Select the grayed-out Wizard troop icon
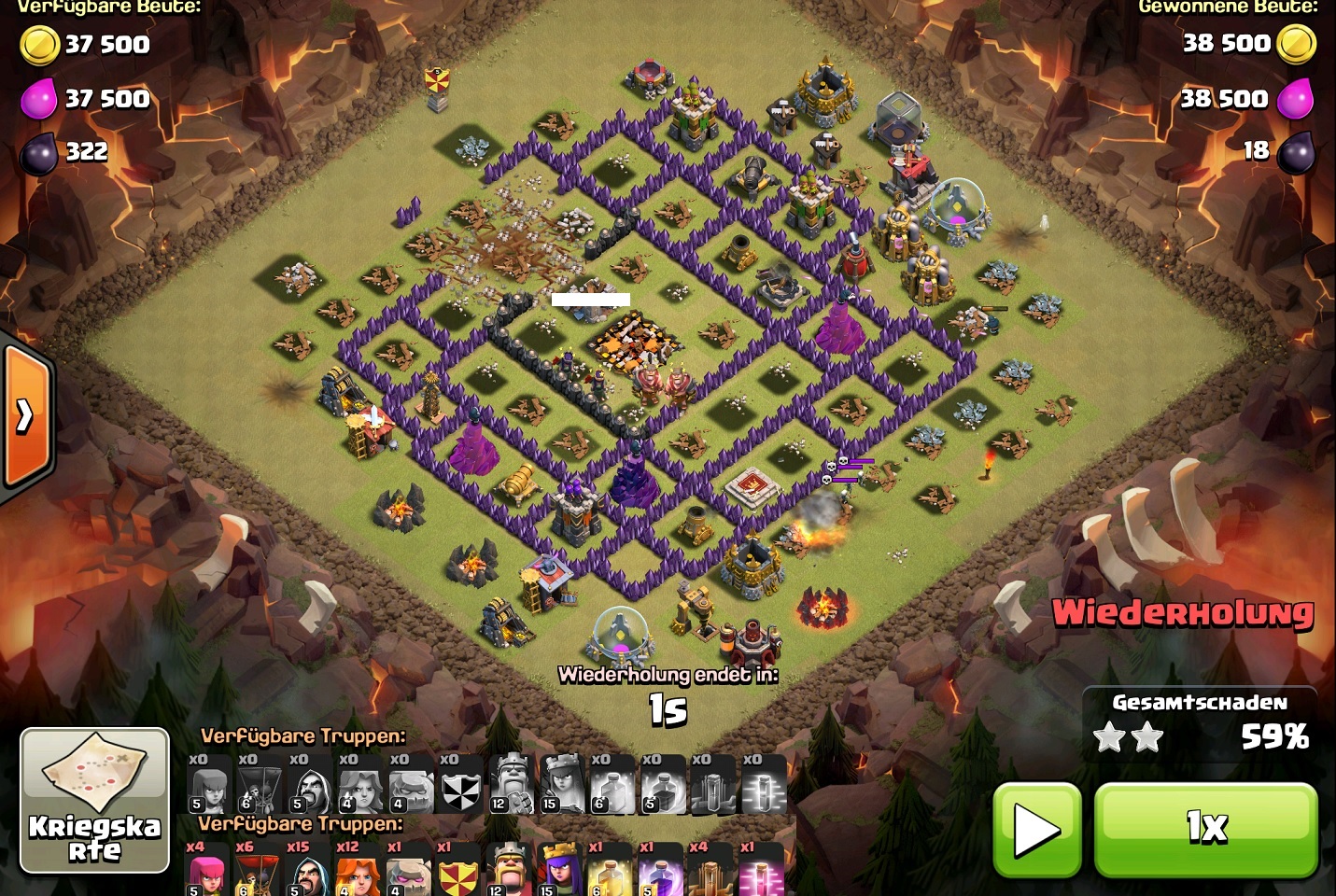Screen dimensions: 1336x896 pyautogui.click(x=308, y=782)
